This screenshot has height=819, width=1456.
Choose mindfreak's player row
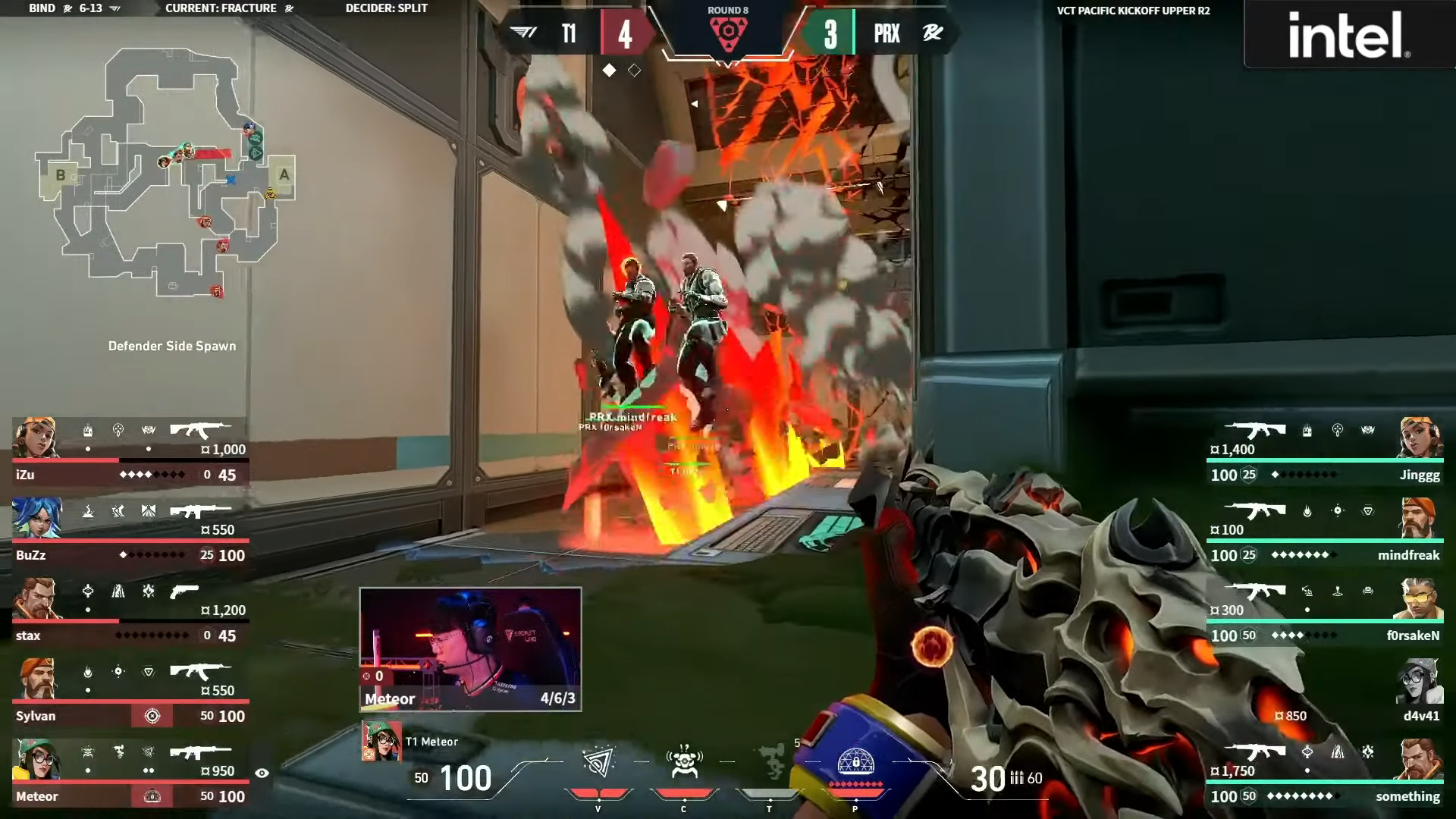point(1325,532)
